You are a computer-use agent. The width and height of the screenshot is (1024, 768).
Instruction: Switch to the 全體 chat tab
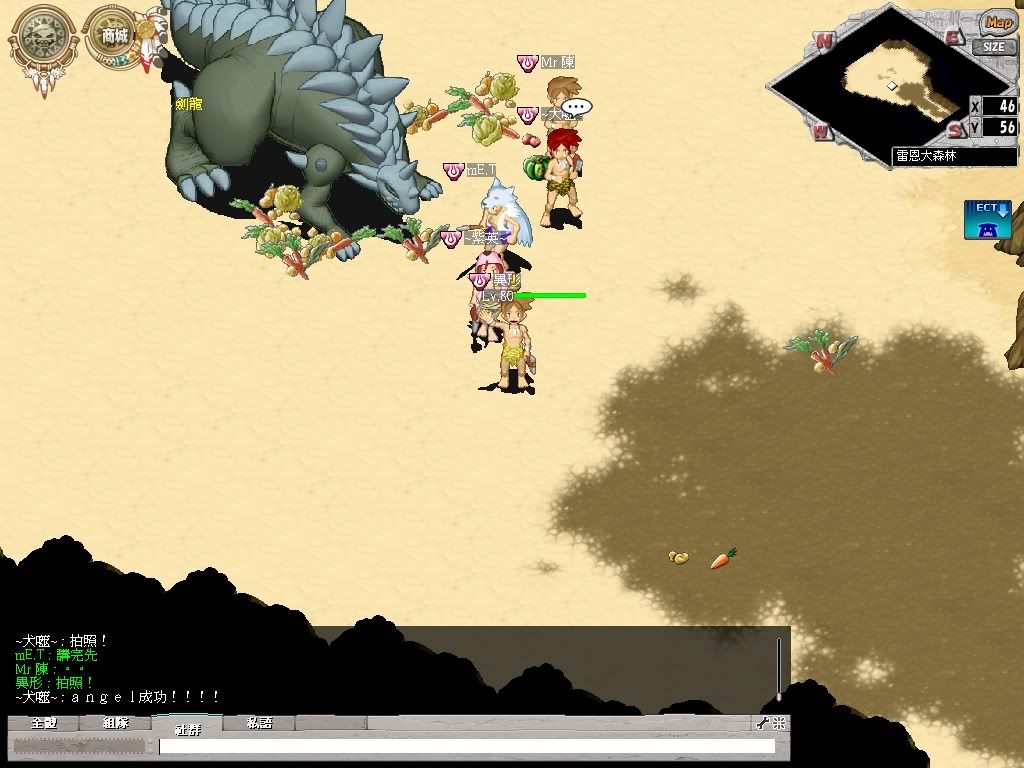coord(44,723)
